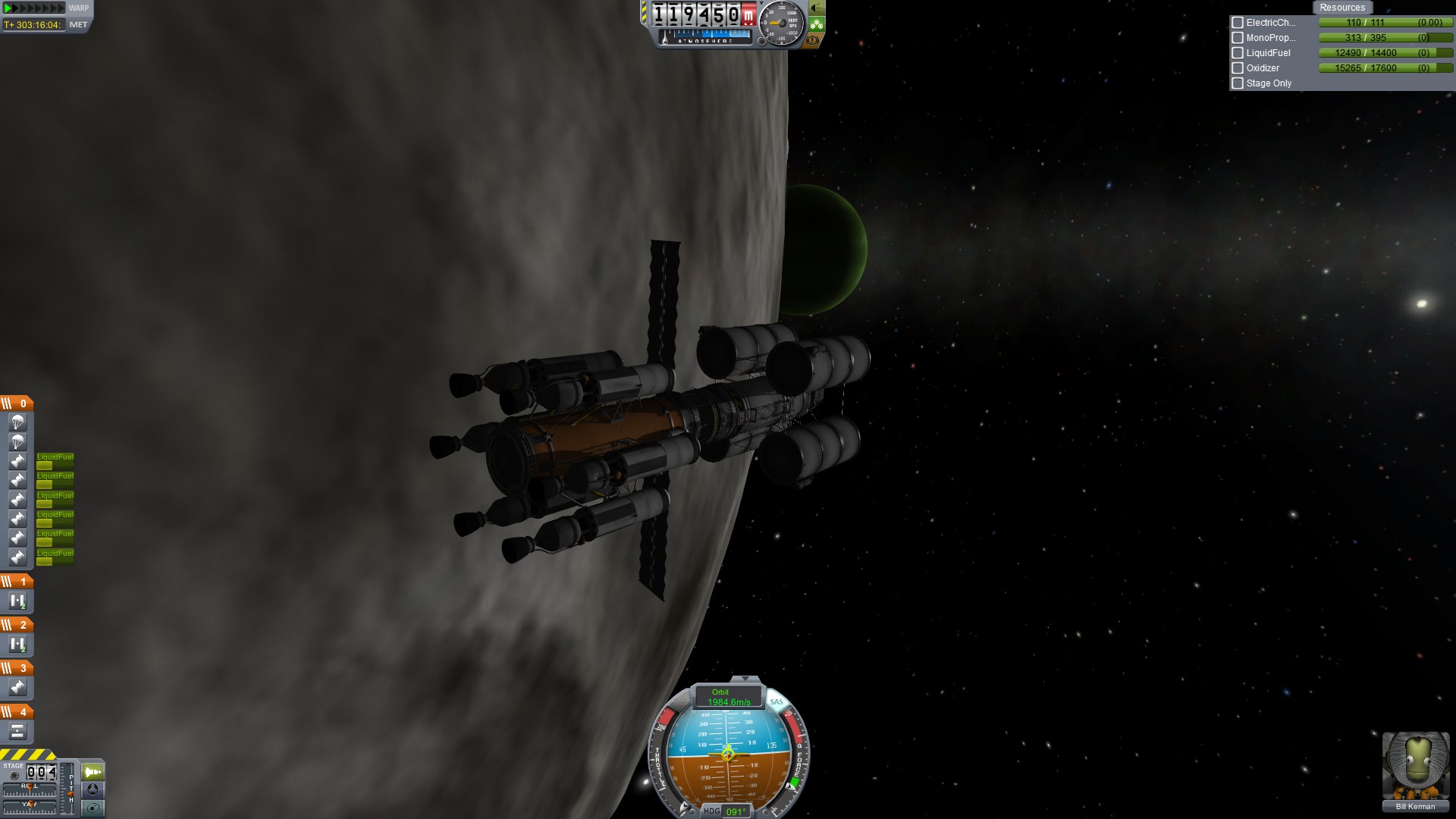Open the Resources panel tab
The height and width of the screenshot is (819, 1456).
click(x=1341, y=8)
